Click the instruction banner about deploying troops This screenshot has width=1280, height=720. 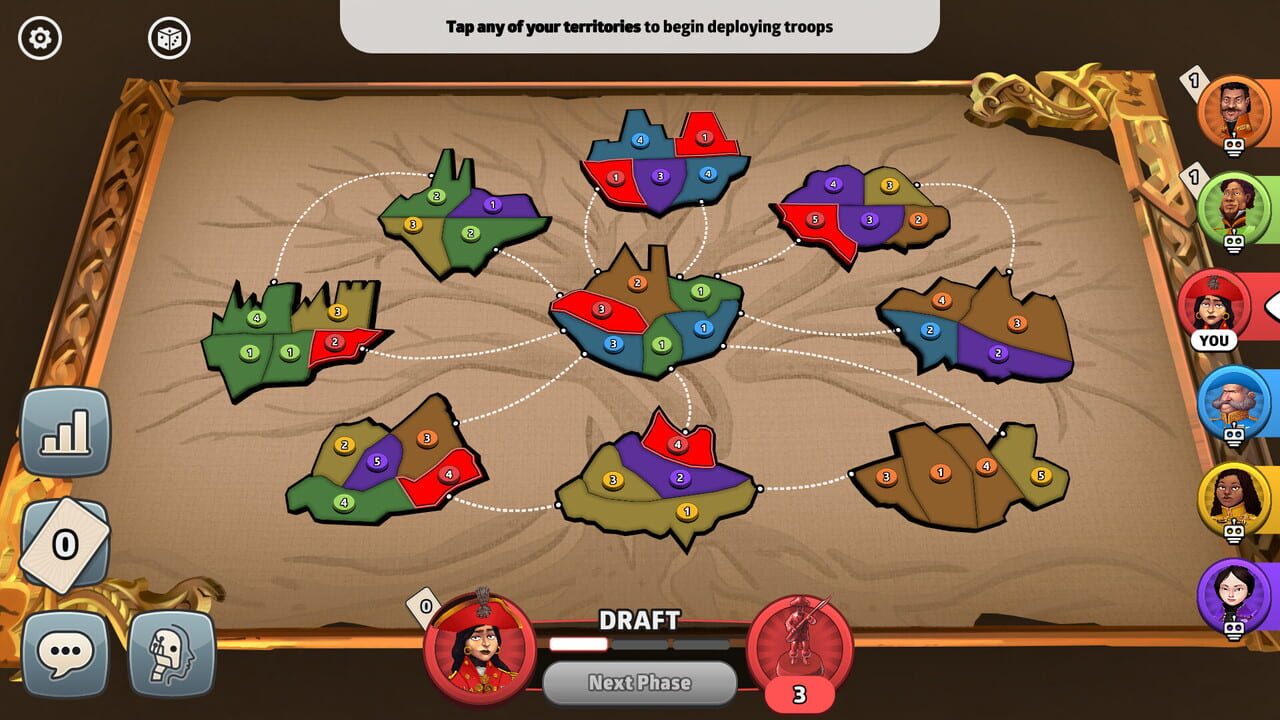click(640, 27)
